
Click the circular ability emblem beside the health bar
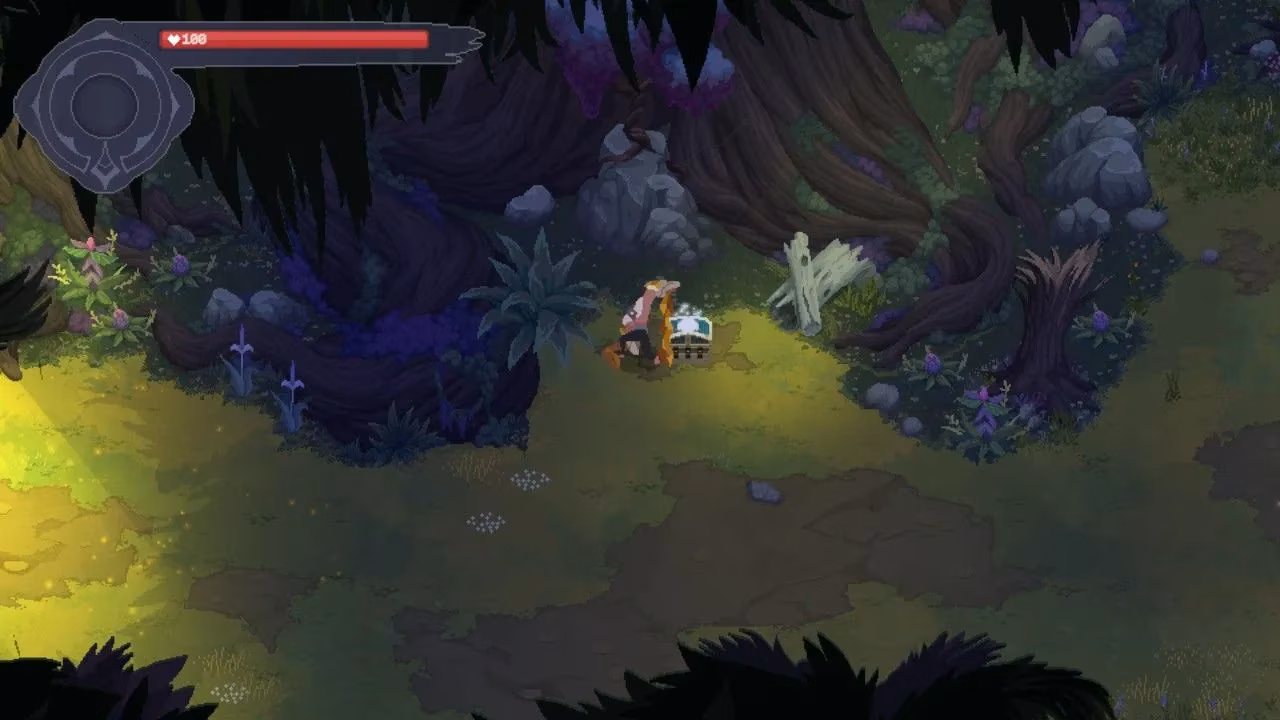click(x=104, y=104)
